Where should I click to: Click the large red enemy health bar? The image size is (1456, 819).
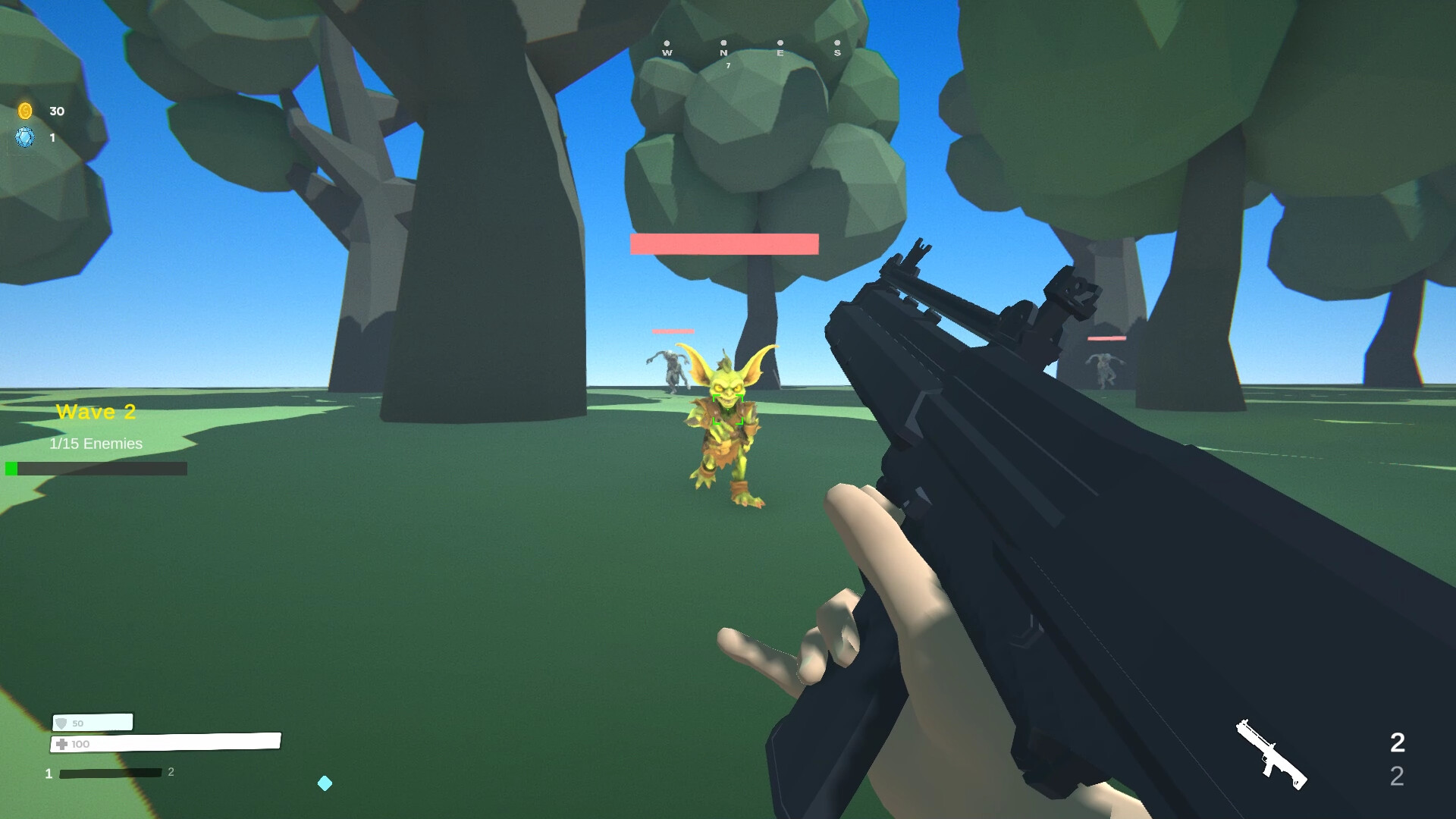coord(723,243)
